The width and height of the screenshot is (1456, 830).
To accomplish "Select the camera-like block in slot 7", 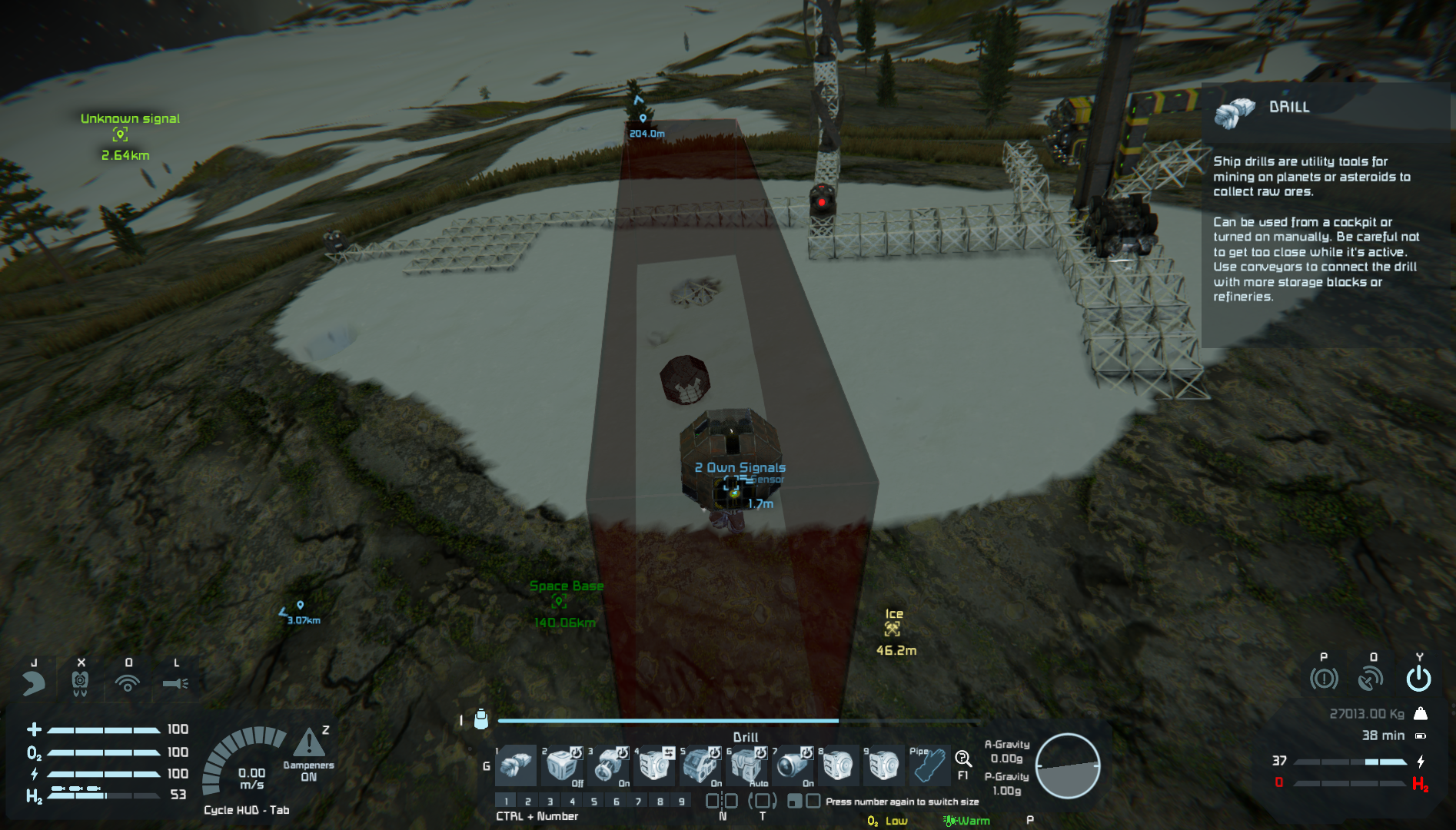I will click(793, 765).
